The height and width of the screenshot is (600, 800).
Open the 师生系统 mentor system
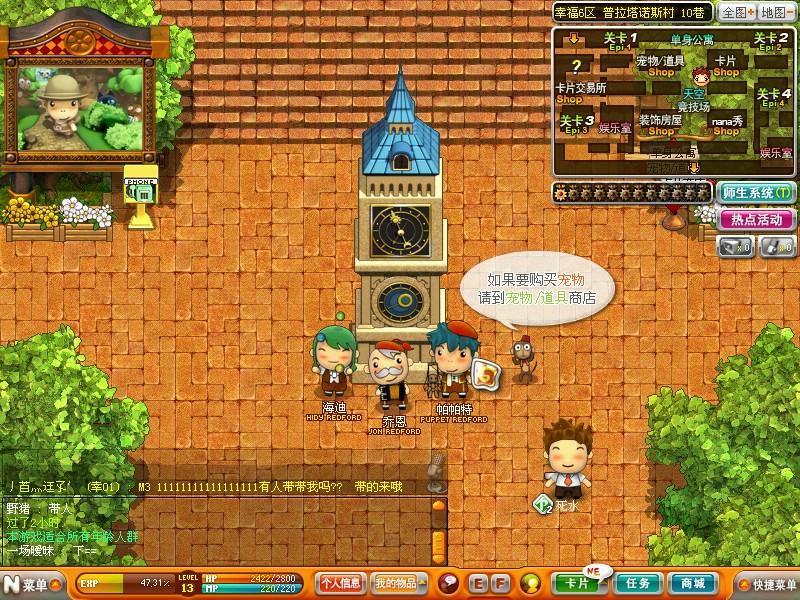pyautogui.click(x=755, y=192)
